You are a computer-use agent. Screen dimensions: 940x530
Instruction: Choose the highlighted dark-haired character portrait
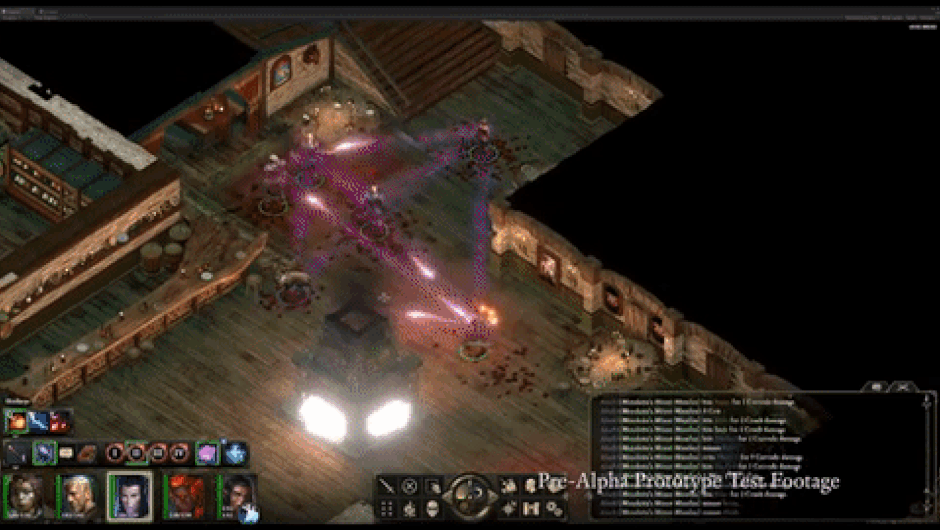pyautogui.click(x=130, y=496)
